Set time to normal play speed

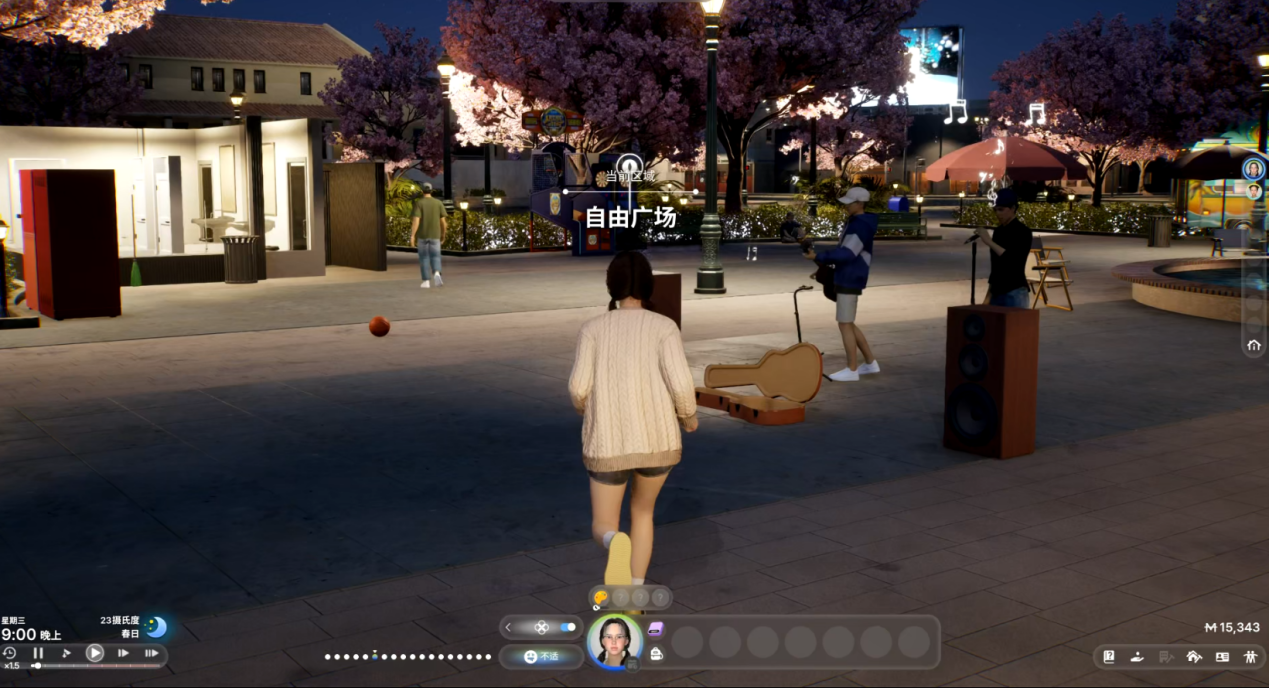94,653
